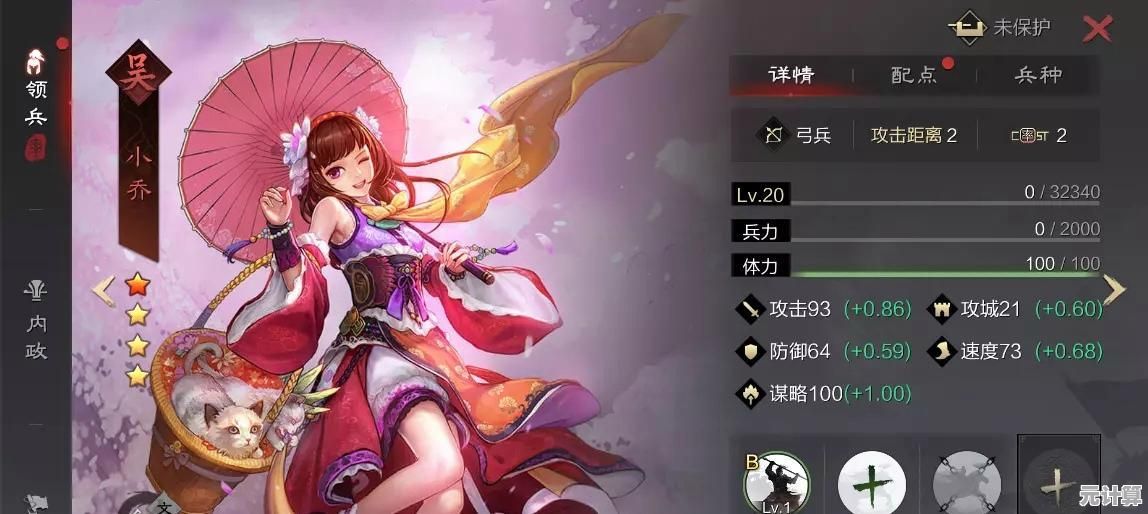The width and height of the screenshot is (1148, 514).
Task: Open the 配点 stat points tab
Action: pos(914,75)
